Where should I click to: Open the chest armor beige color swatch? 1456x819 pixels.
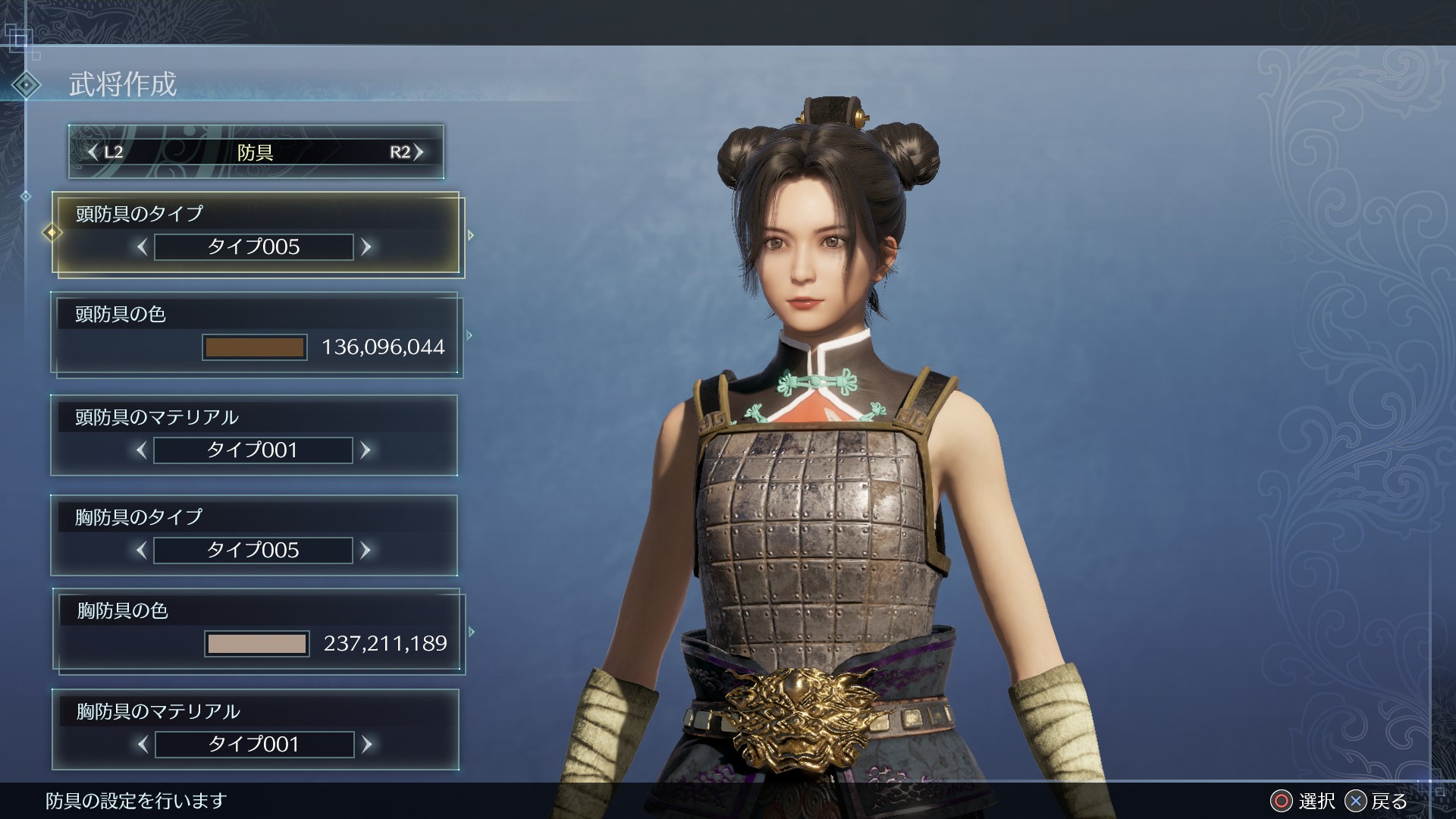(256, 642)
